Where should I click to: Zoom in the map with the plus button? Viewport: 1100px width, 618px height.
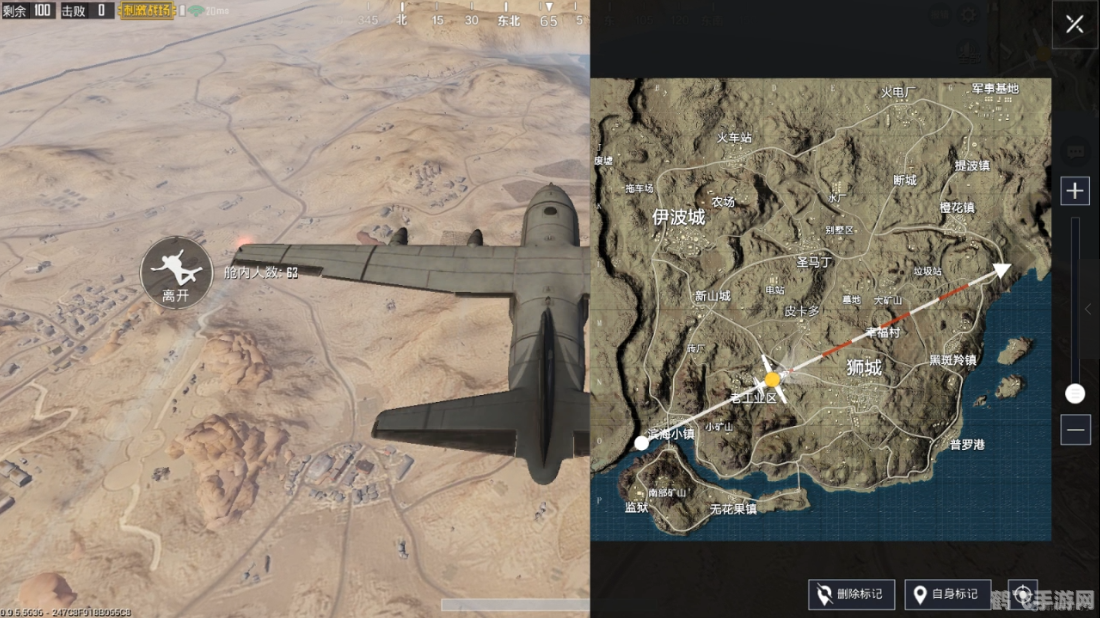[1075, 191]
